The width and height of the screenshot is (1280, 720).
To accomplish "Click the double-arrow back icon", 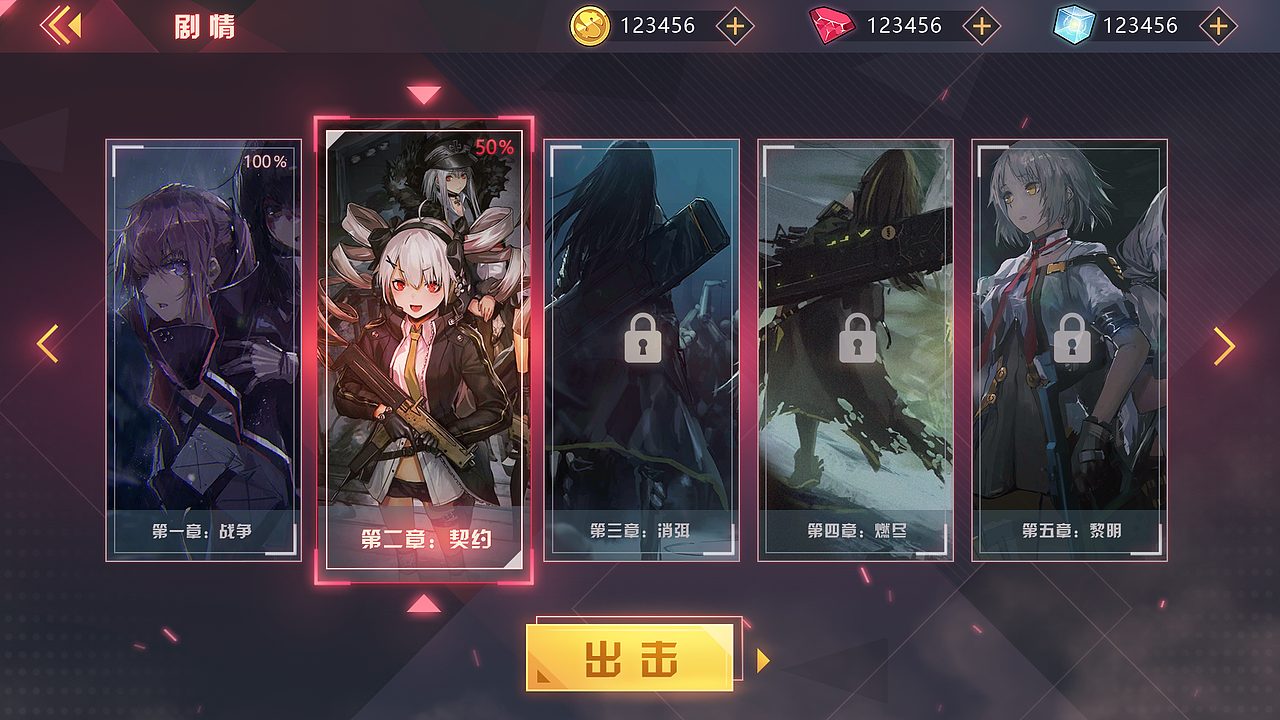I will pyautogui.click(x=63, y=24).
